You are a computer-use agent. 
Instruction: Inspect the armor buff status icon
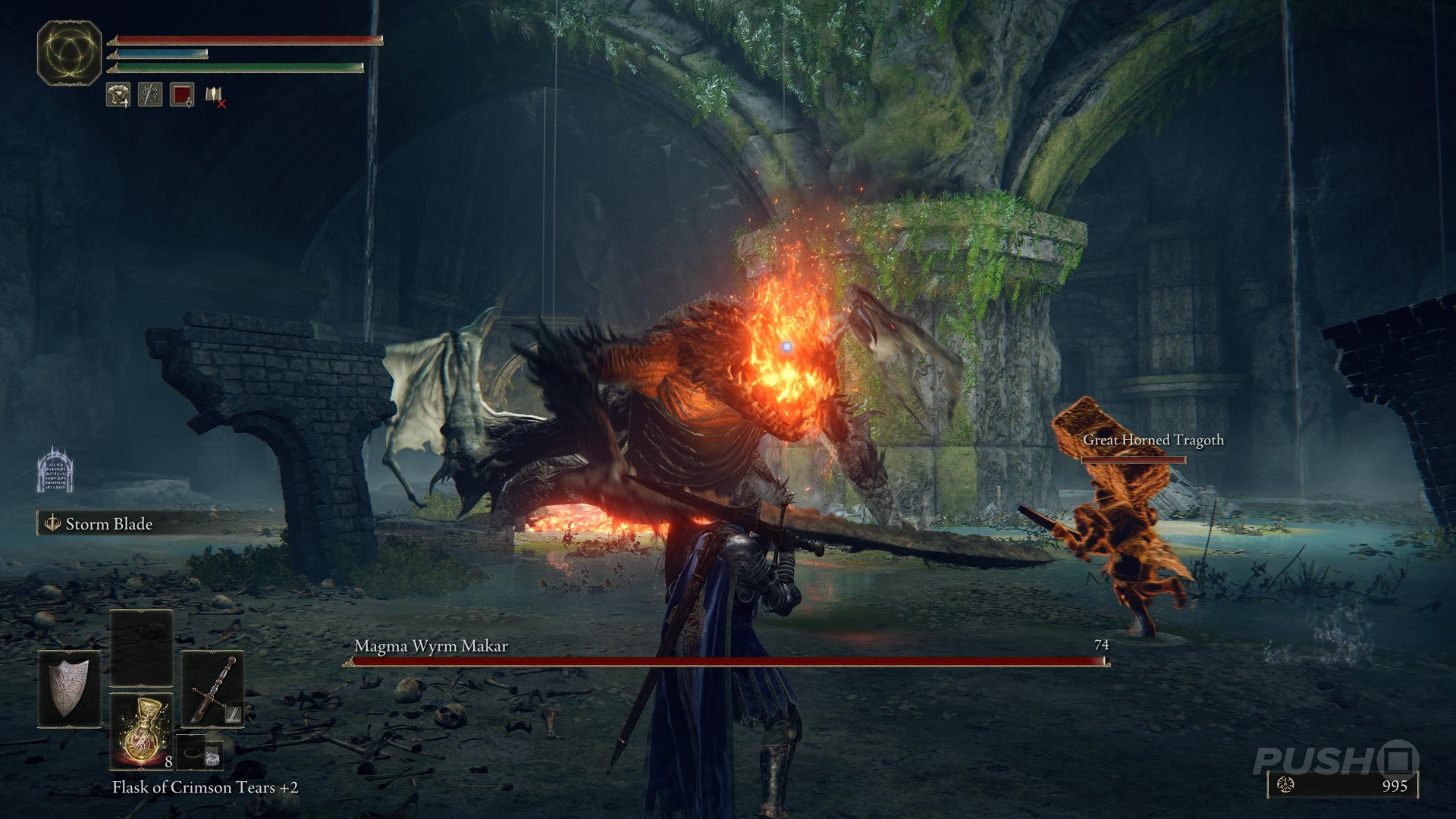[118, 95]
